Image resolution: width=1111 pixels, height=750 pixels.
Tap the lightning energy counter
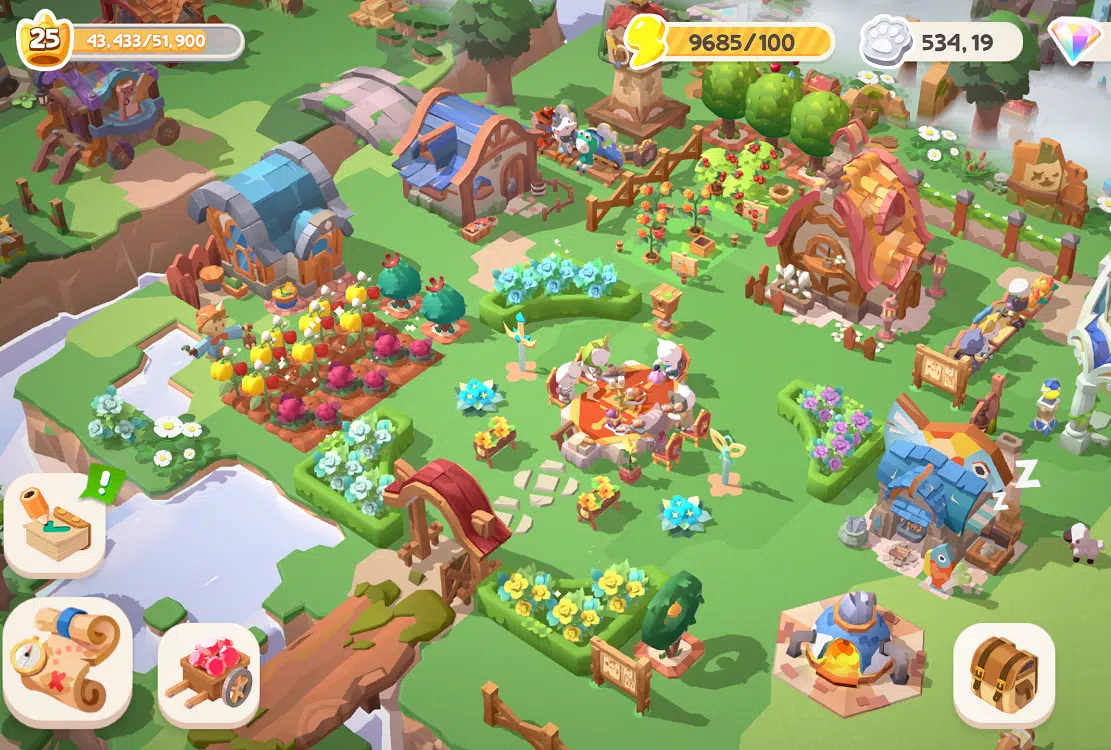pyautogui.click(x=730, y=42)
